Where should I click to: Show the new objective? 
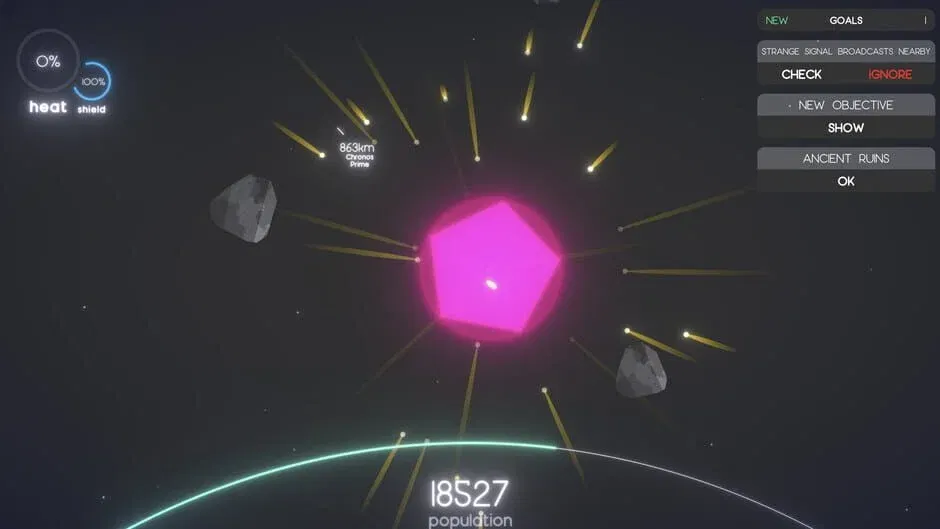point(845,128)
